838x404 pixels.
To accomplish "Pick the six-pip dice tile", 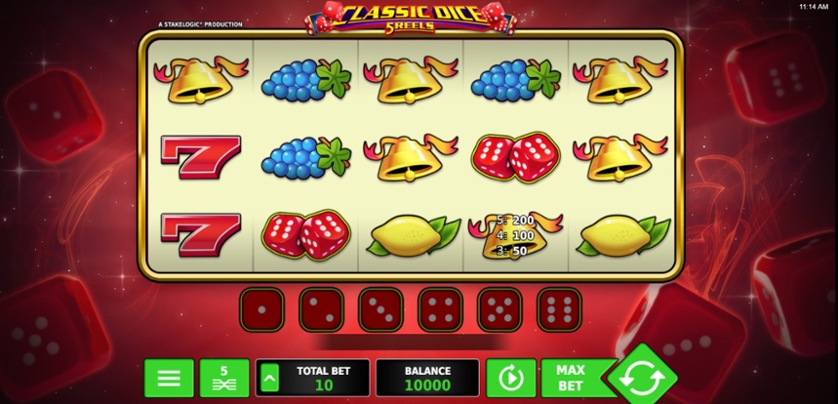I will pos(559,310).
